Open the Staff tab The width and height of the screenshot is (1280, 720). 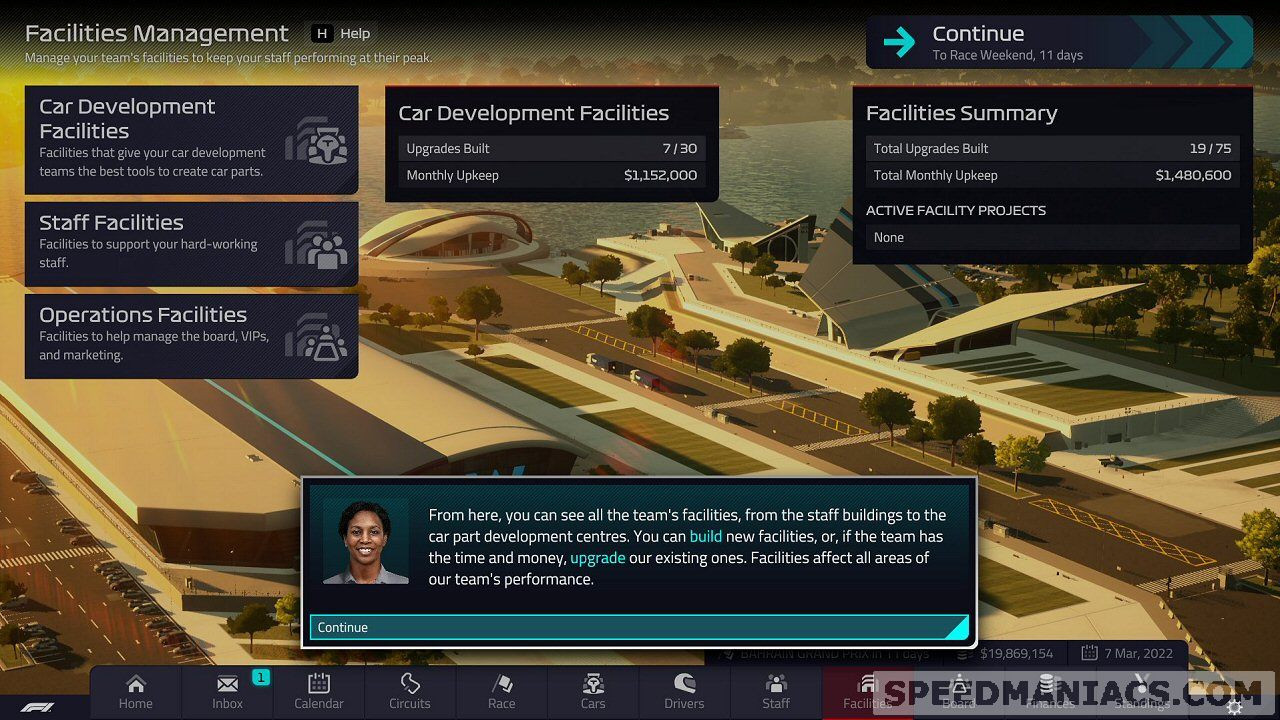(x=776, y=692)
